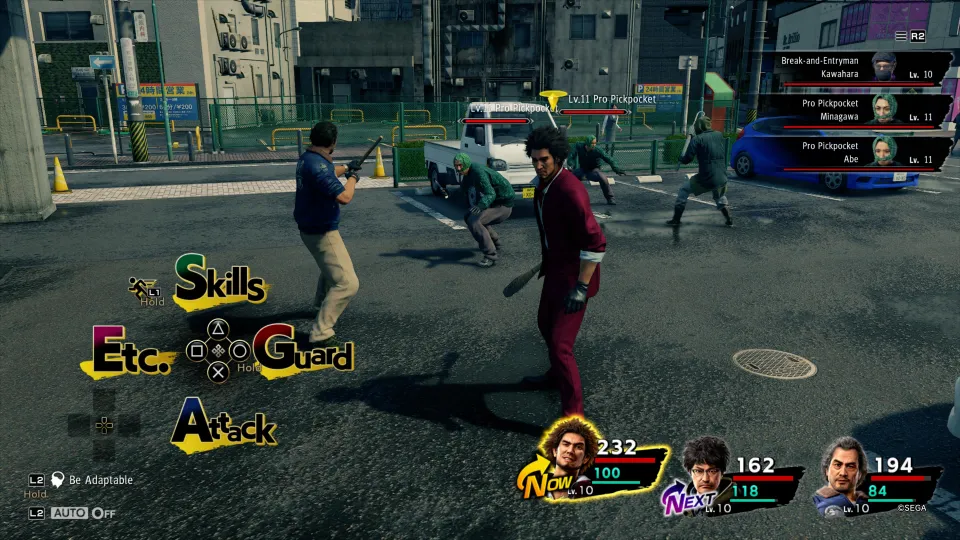Target Pro Pickpocket Minagawa in the enemy list

point(856,109)
